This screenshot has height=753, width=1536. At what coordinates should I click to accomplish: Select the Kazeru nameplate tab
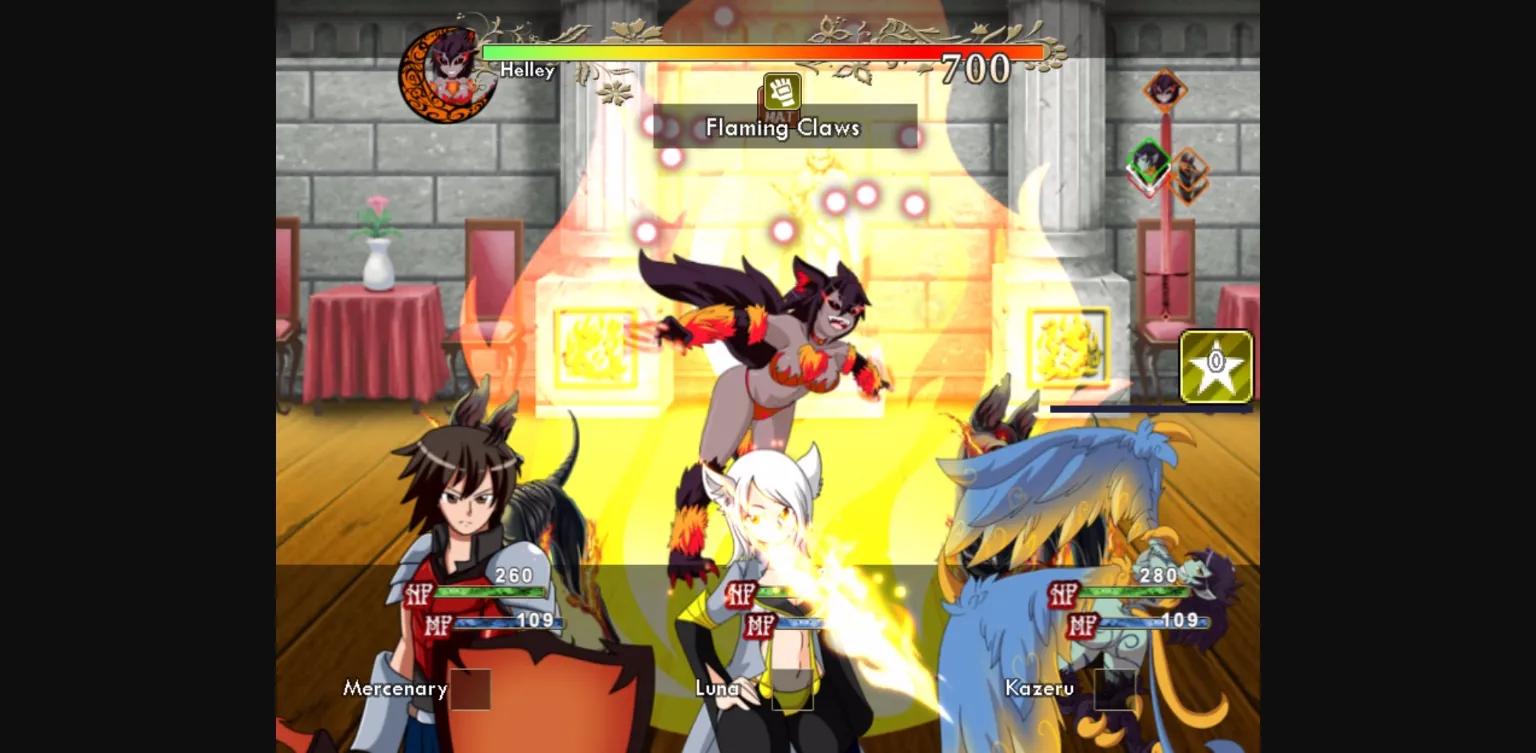click(x=1040, y=688)
